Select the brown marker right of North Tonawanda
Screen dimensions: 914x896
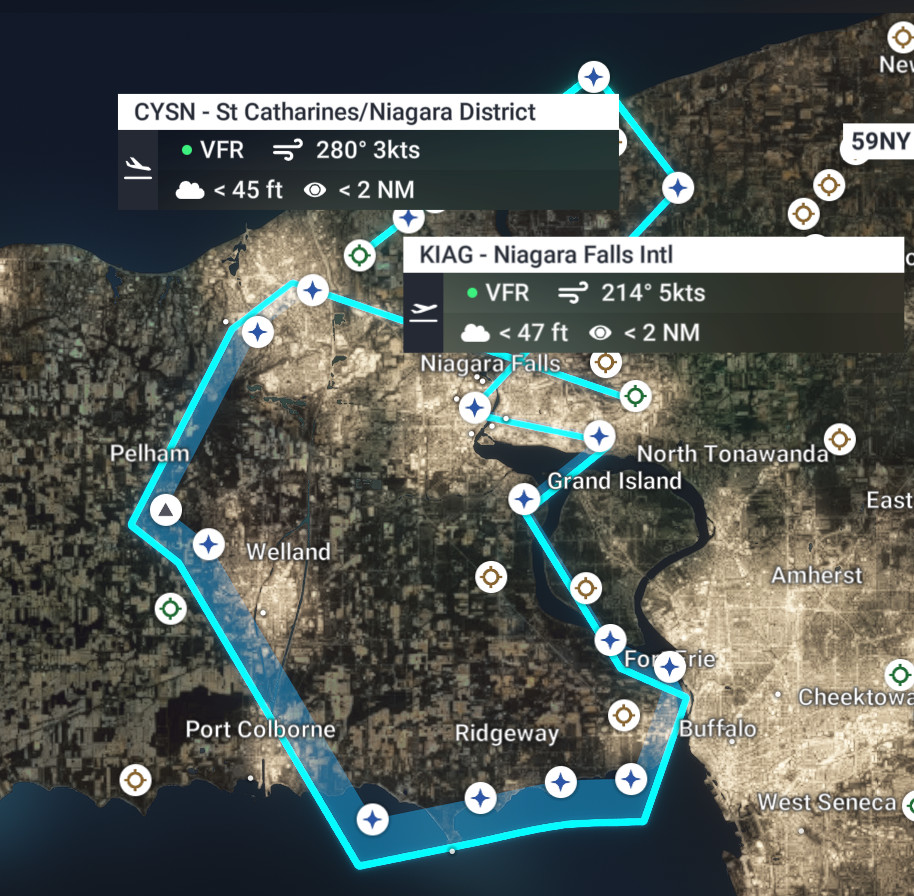[839, 438]
